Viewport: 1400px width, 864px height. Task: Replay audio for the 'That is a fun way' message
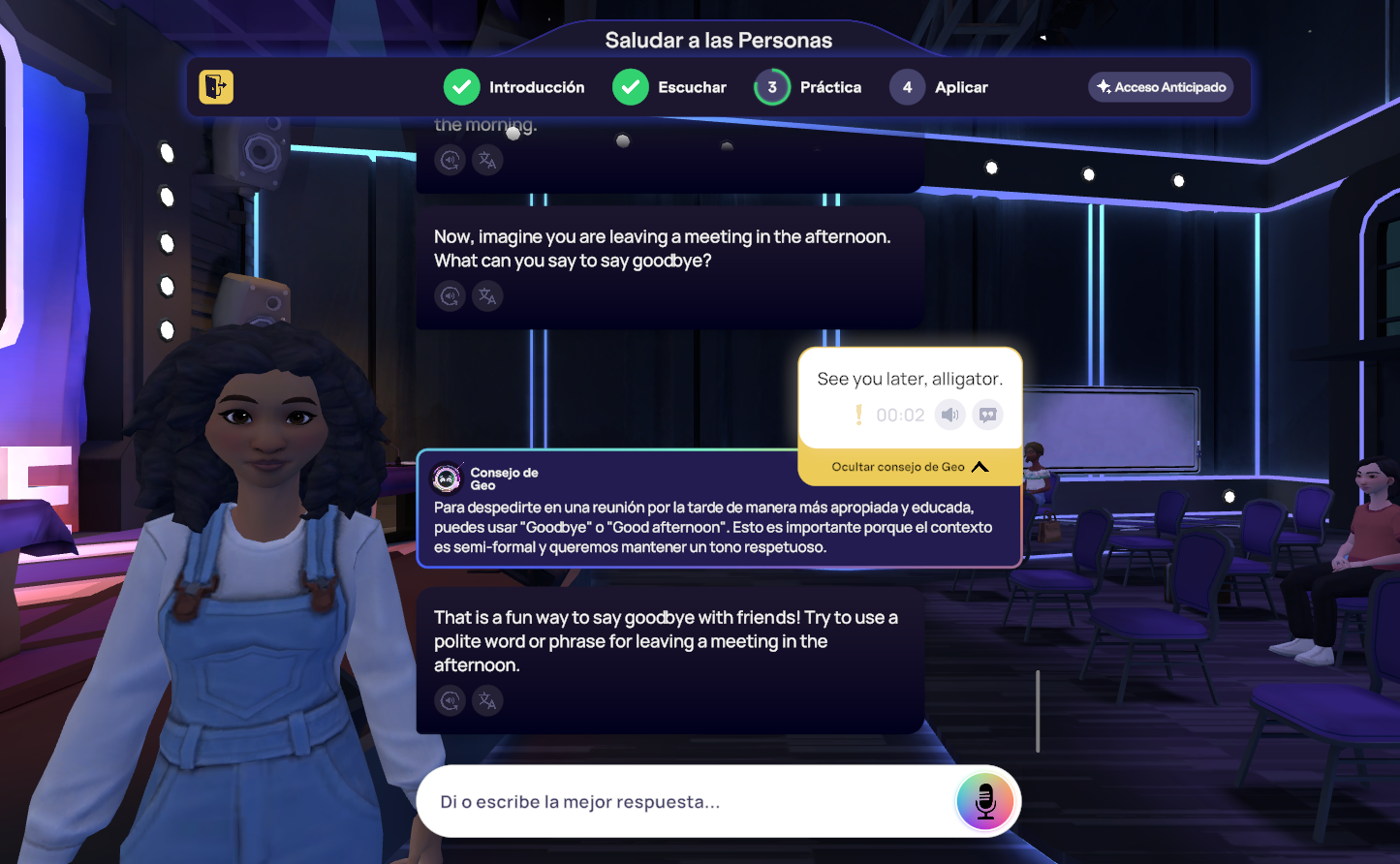(450, 700)
